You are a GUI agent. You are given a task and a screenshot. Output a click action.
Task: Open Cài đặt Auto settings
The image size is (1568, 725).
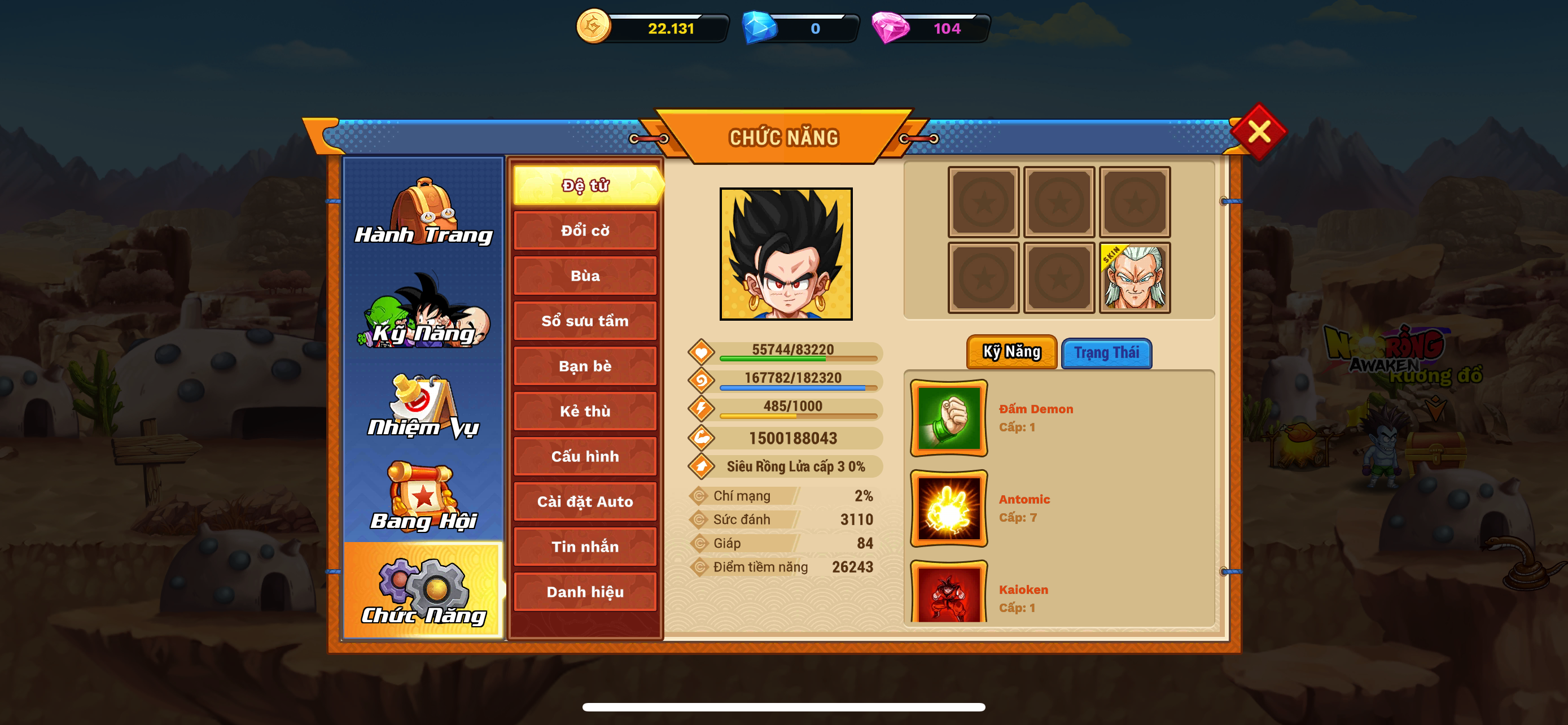tap(585, 501)
